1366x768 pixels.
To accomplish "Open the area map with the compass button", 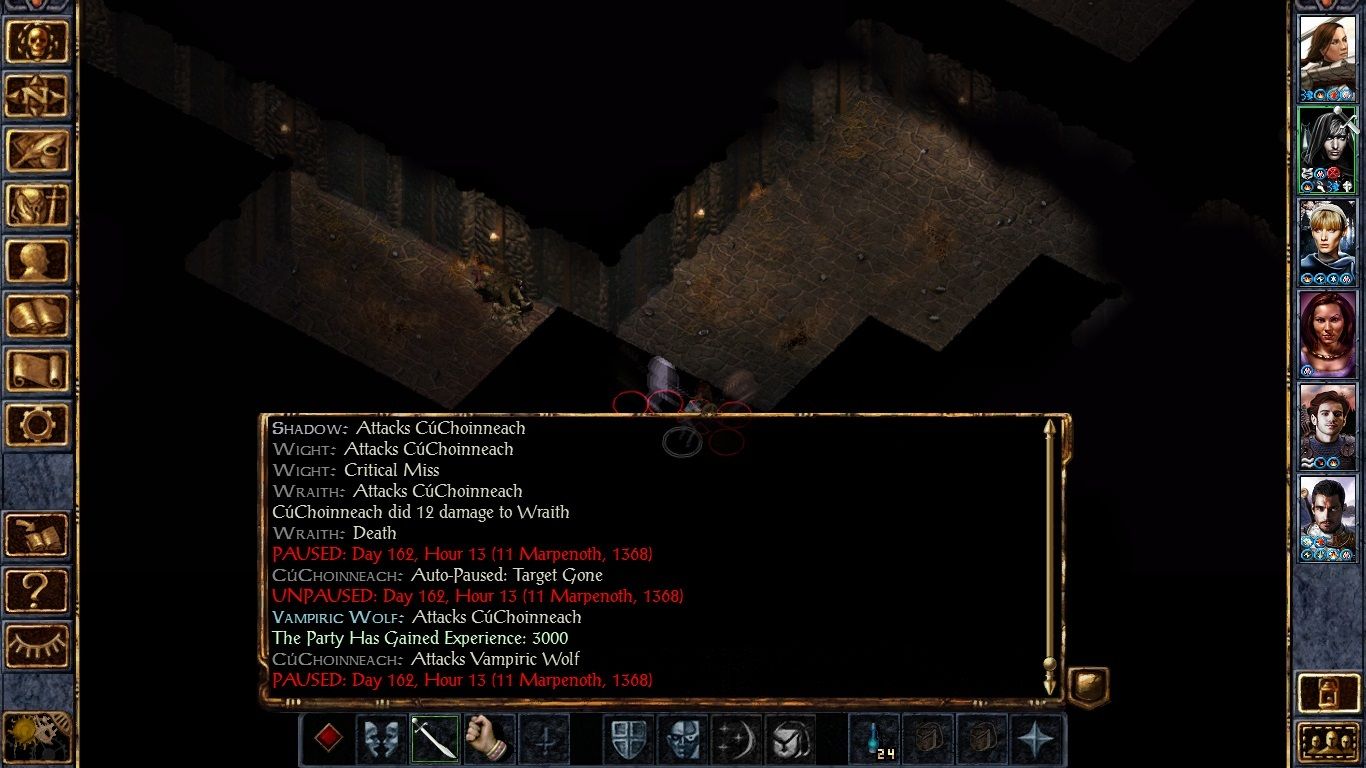I will click(38, 96).
